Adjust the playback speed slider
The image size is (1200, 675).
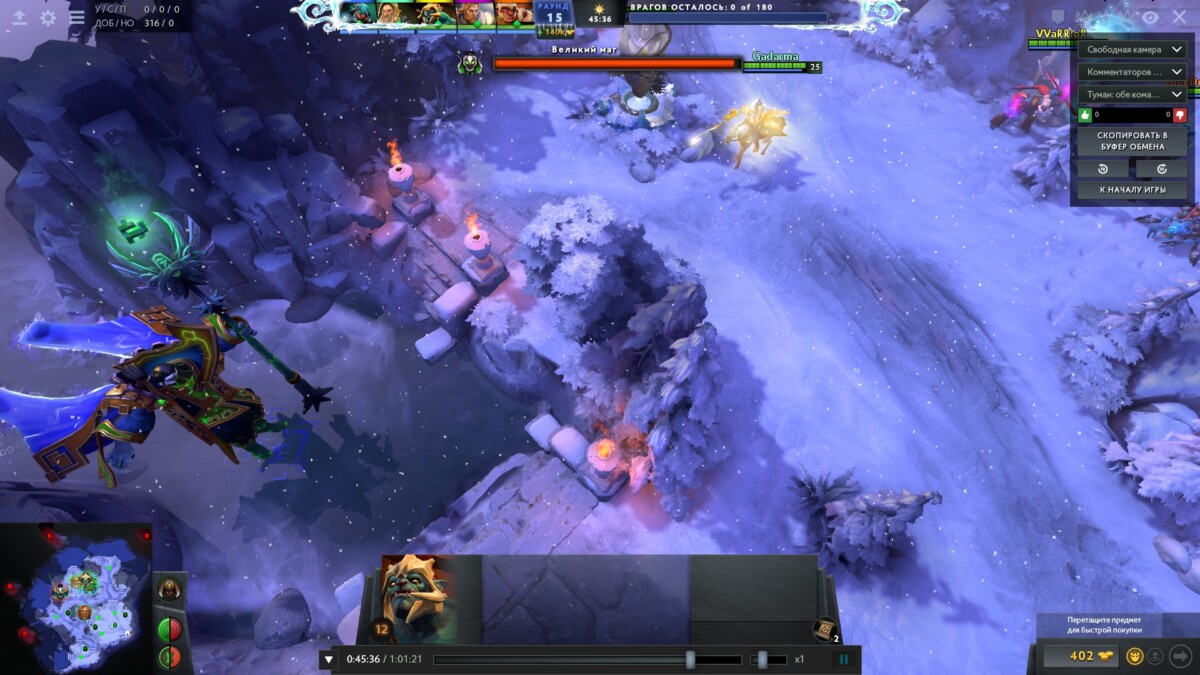coord(763,660)
